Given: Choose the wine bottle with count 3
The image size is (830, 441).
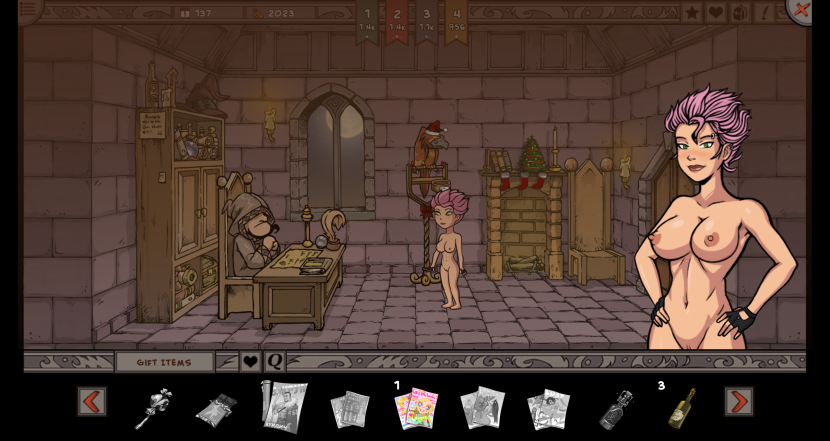Looking at the screenshot, I should pos(682,407).
